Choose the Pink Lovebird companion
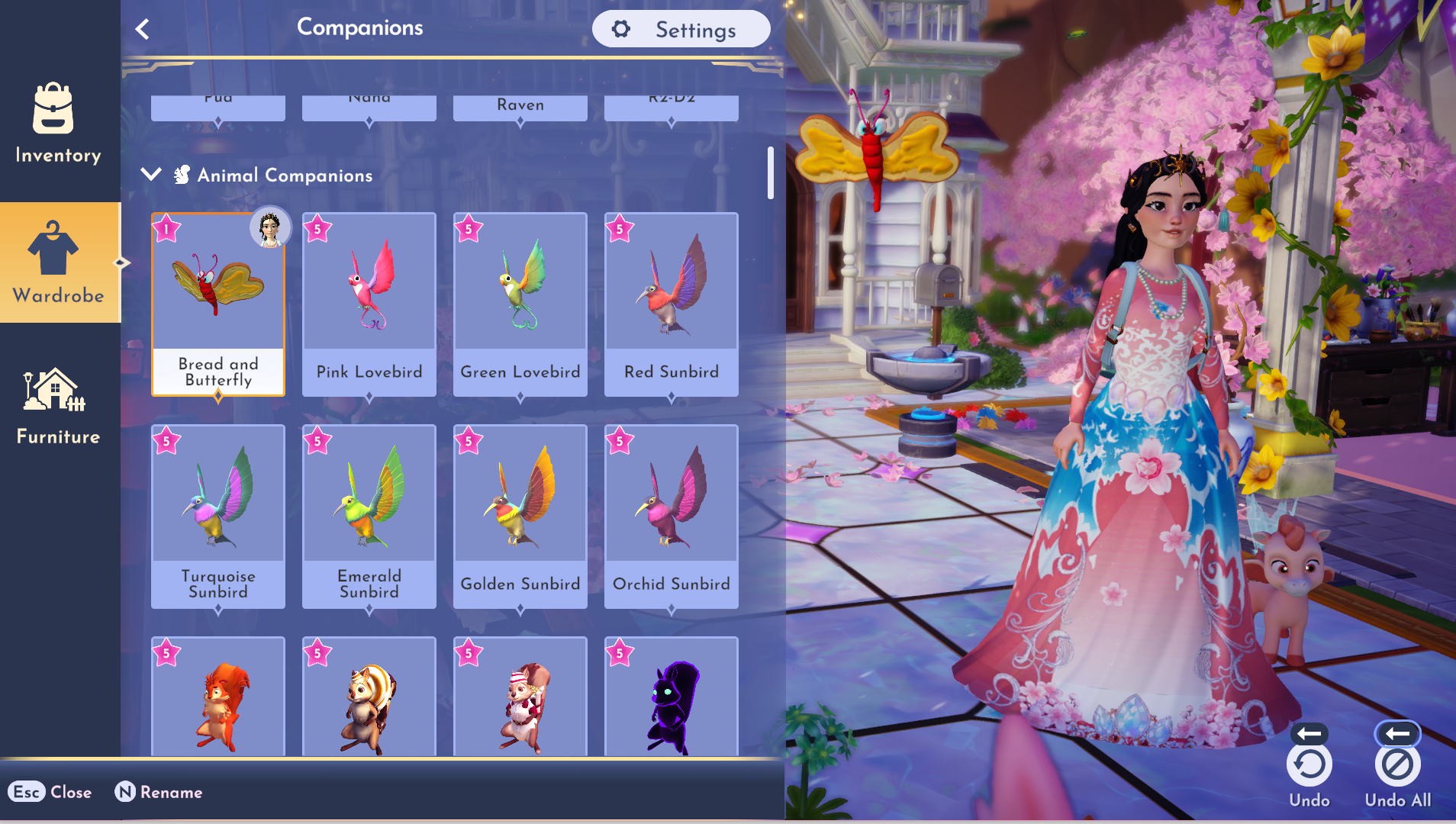Image resolution: width=1456 pixels, height=824 pixels. [x=369, y=304]
